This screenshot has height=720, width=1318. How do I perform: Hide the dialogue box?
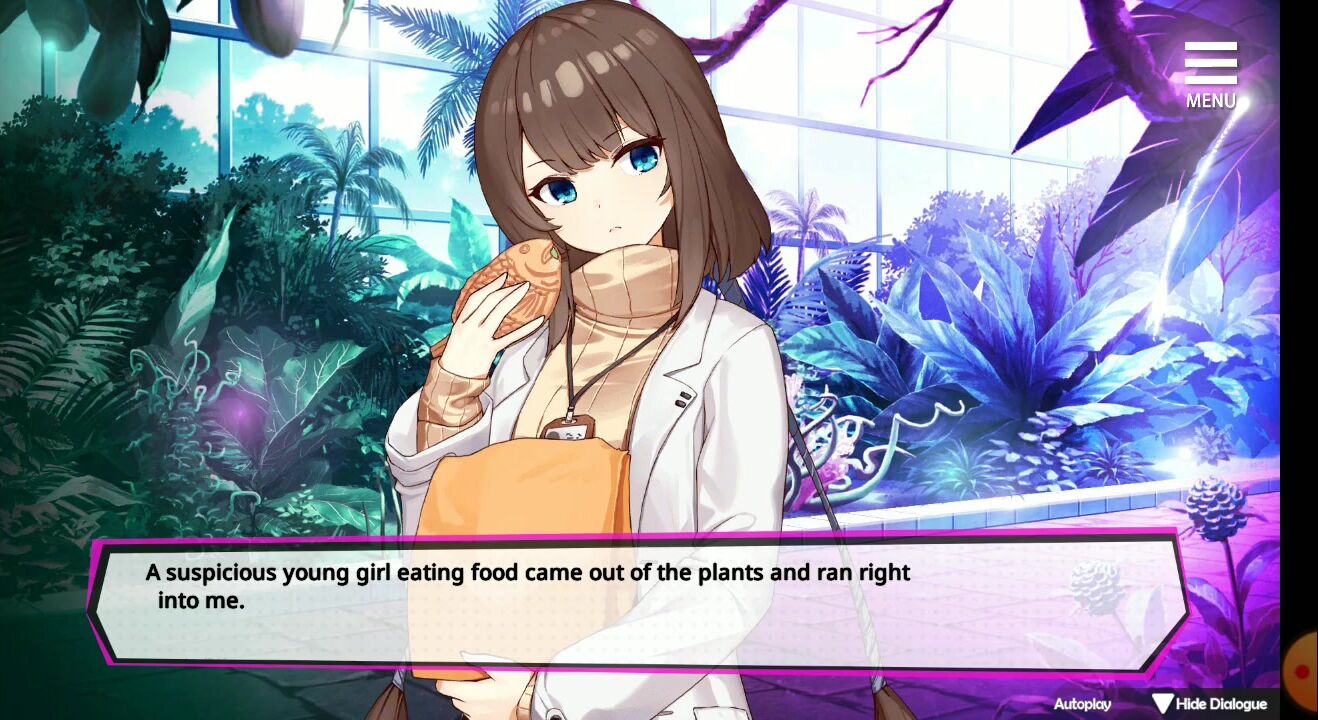[1209, 704]
